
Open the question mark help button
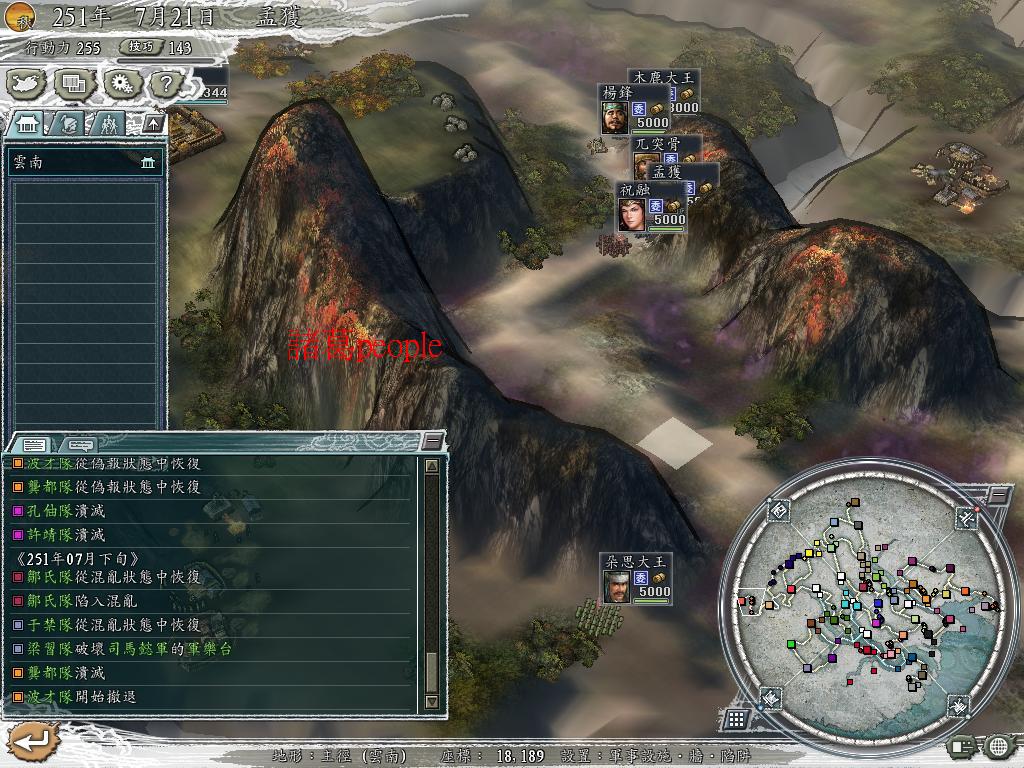165,84
